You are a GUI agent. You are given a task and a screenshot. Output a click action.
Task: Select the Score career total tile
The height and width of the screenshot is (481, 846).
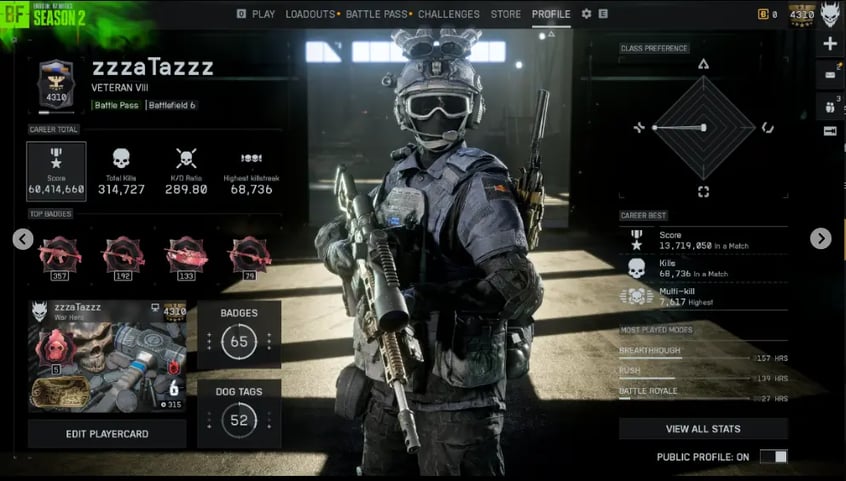pyautogui.click(x=56, y=170)
